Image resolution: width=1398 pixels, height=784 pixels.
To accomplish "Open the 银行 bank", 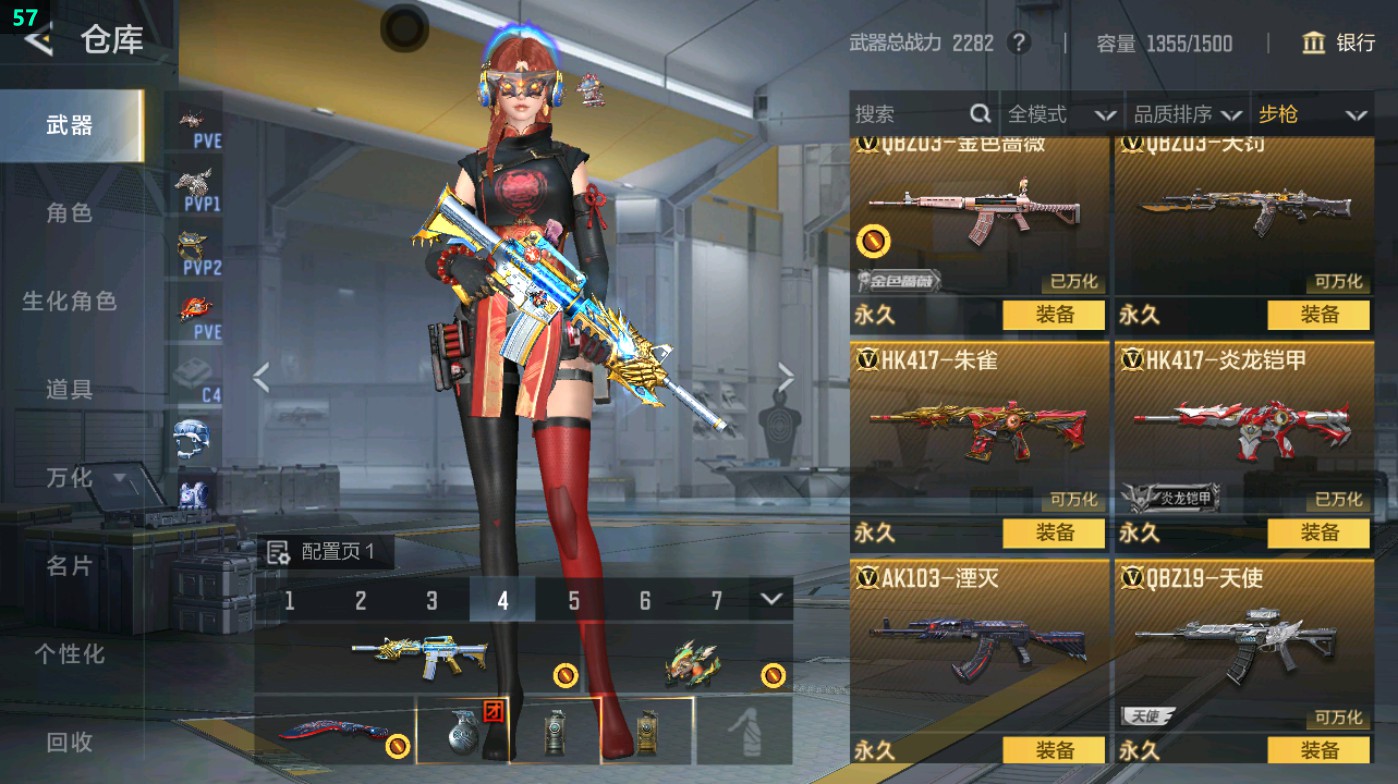I will 1340,43.
